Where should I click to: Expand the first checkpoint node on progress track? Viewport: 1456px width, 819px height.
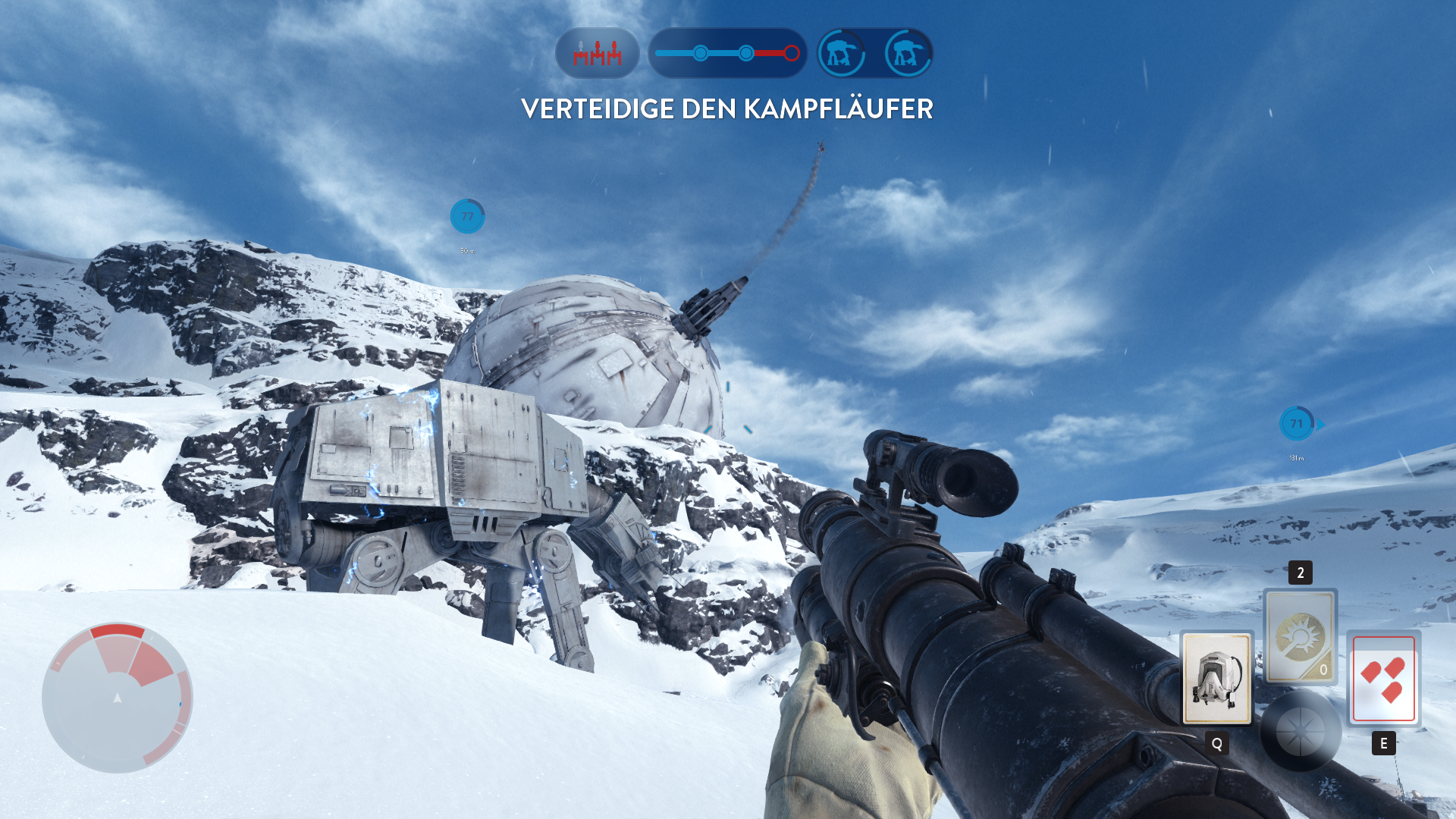(x=701, y=53)
